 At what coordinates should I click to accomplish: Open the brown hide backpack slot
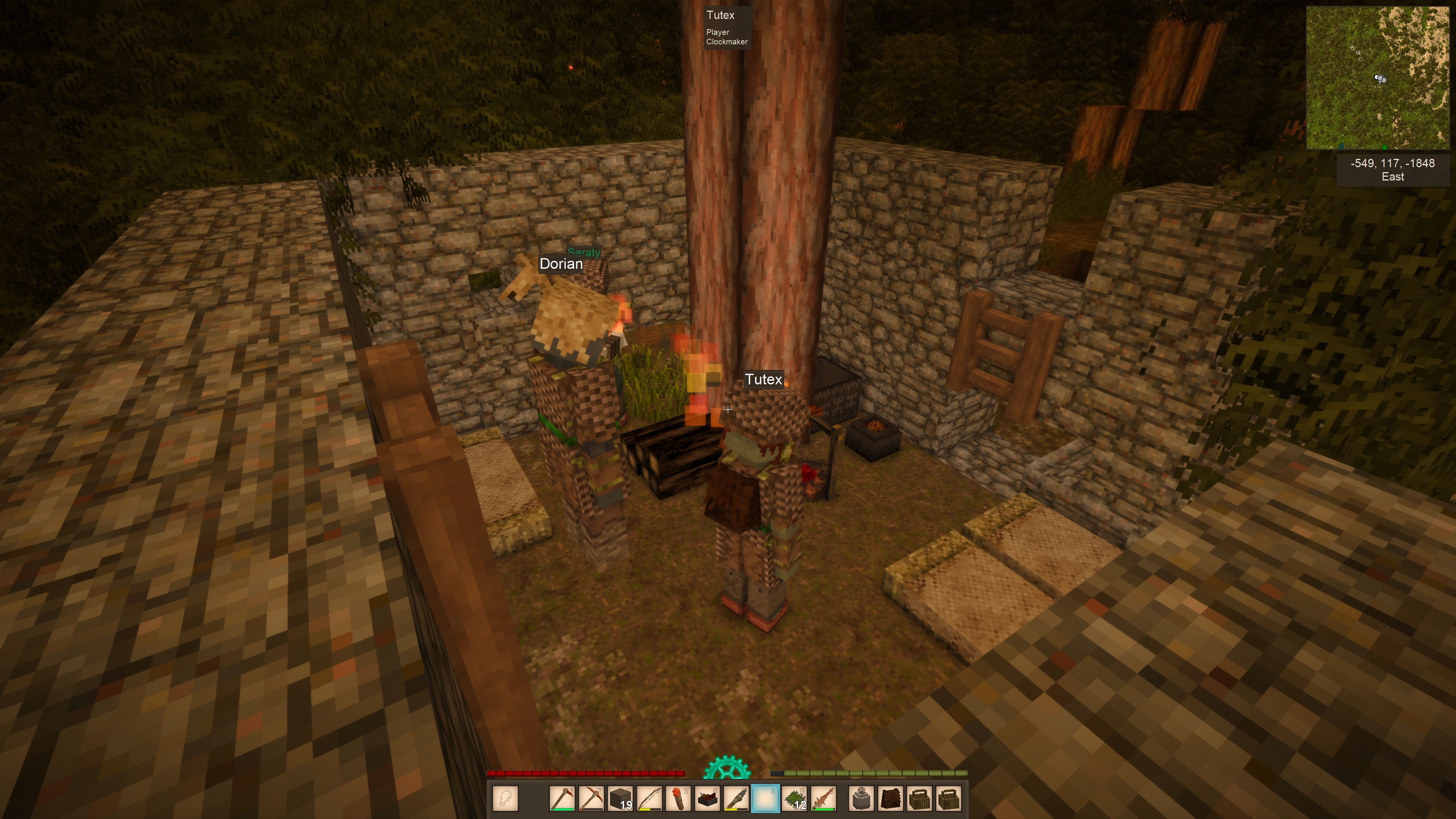[891, 799]
